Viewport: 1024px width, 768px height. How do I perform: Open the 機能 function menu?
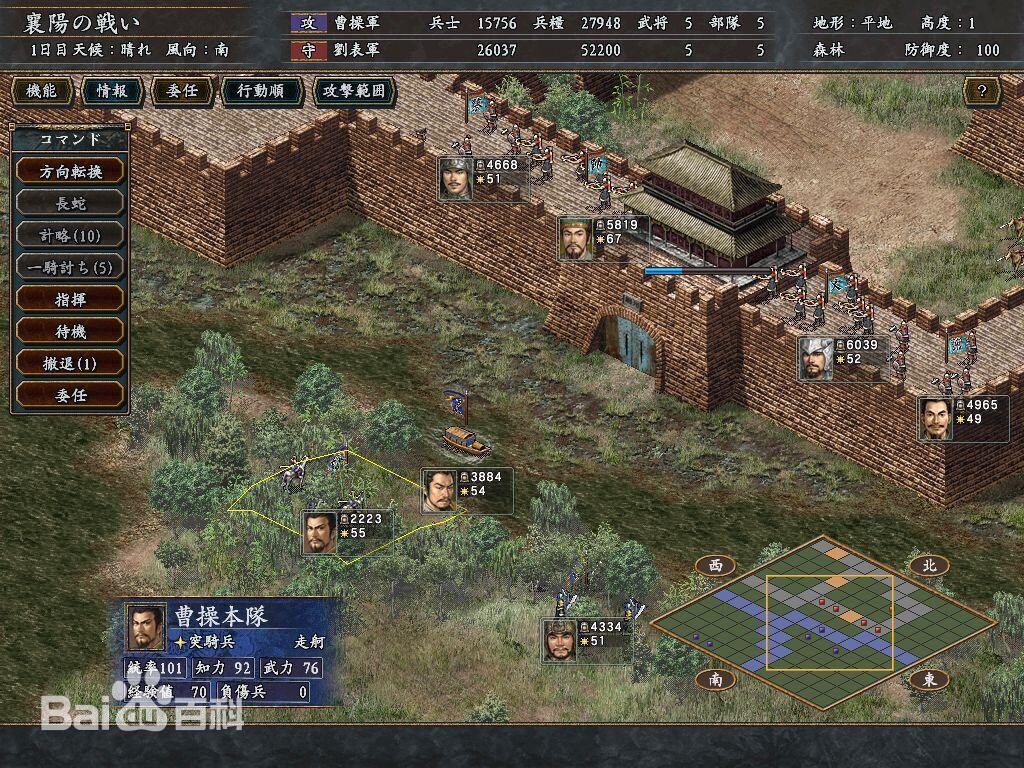[41, 92]
